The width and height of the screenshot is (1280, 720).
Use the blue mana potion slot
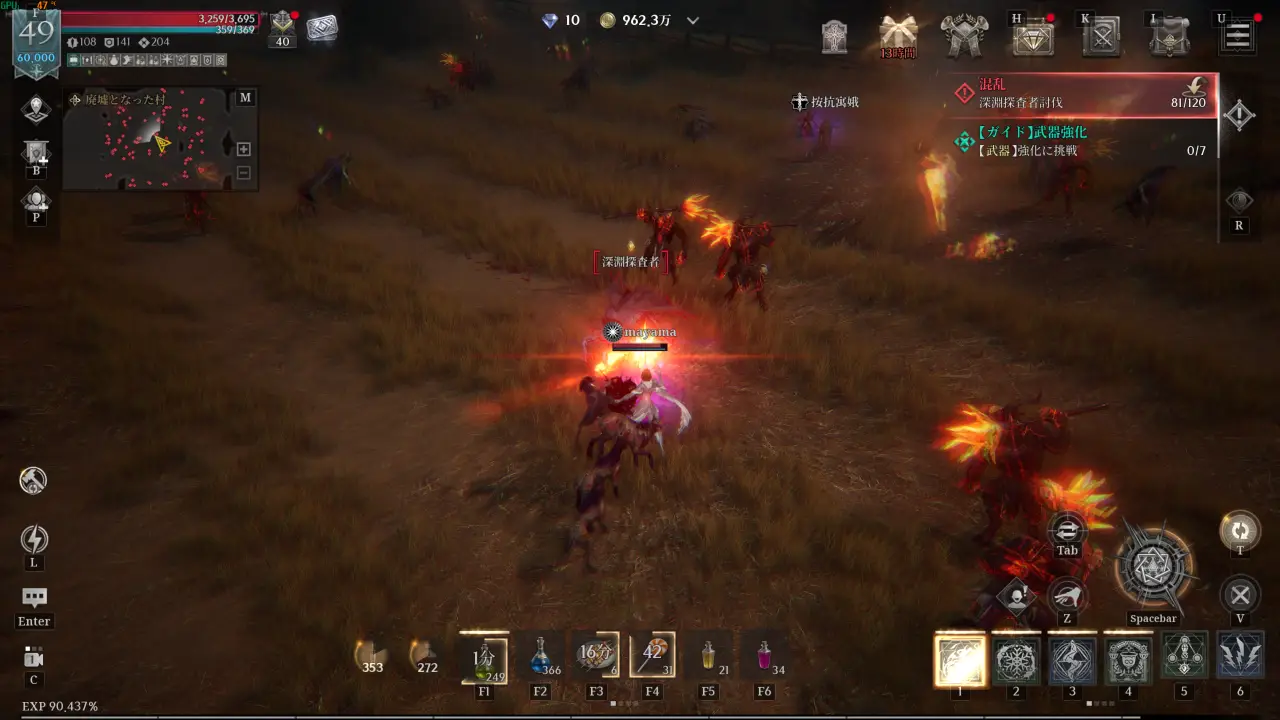pyautogui.click(x=541, y=657)
